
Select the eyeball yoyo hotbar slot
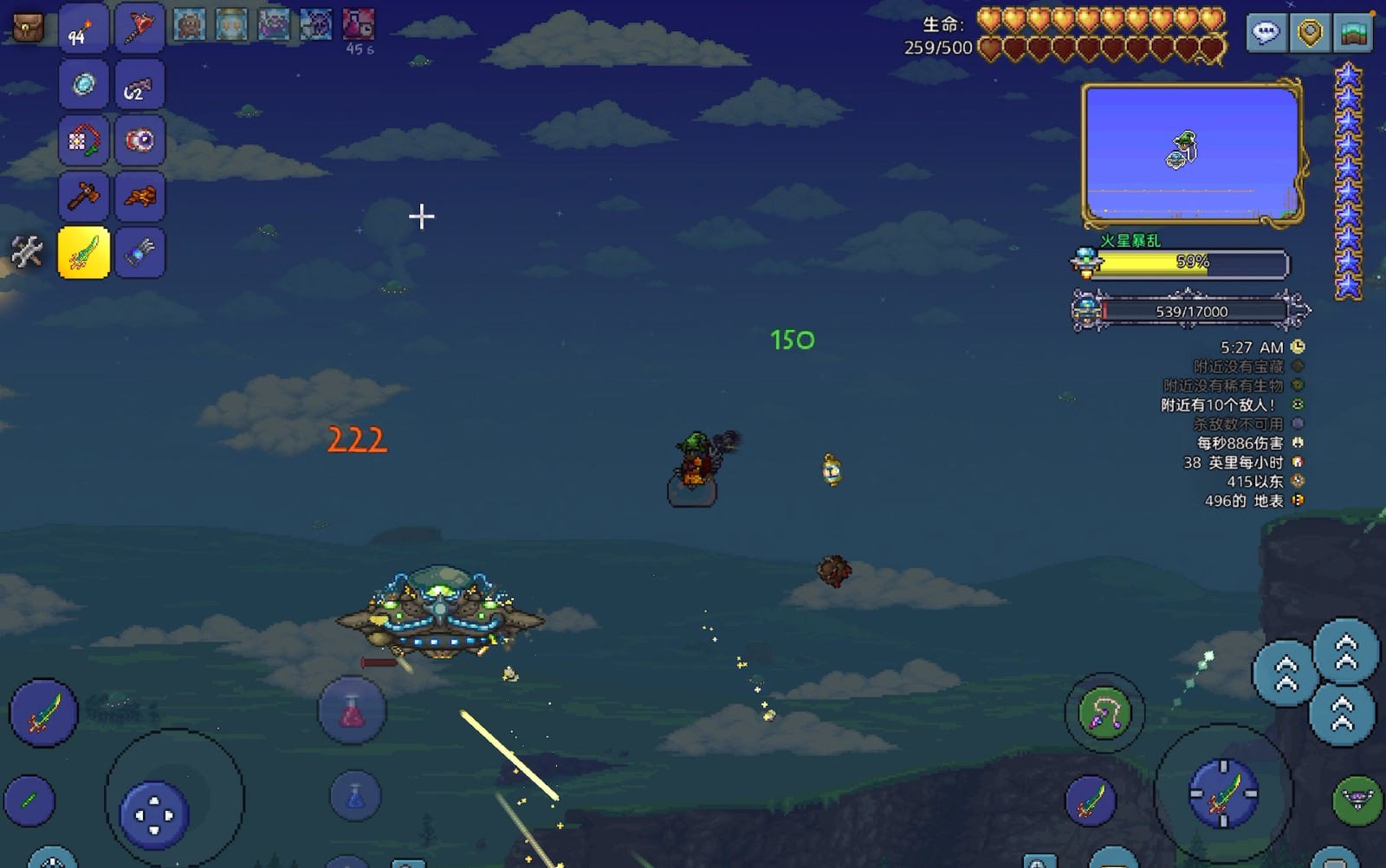click(139, 140)
